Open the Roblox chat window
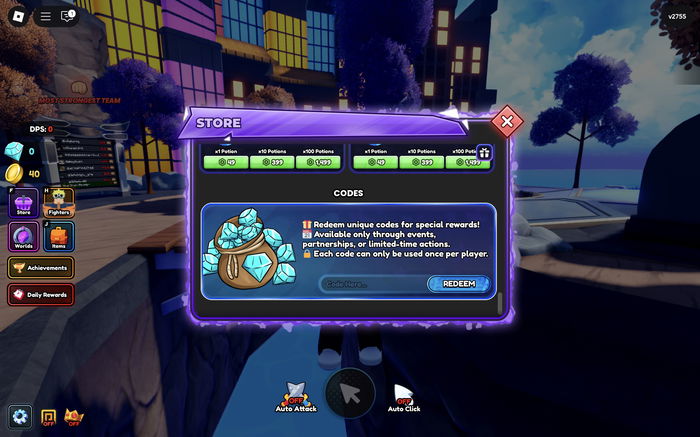 [x=69, y=16]
